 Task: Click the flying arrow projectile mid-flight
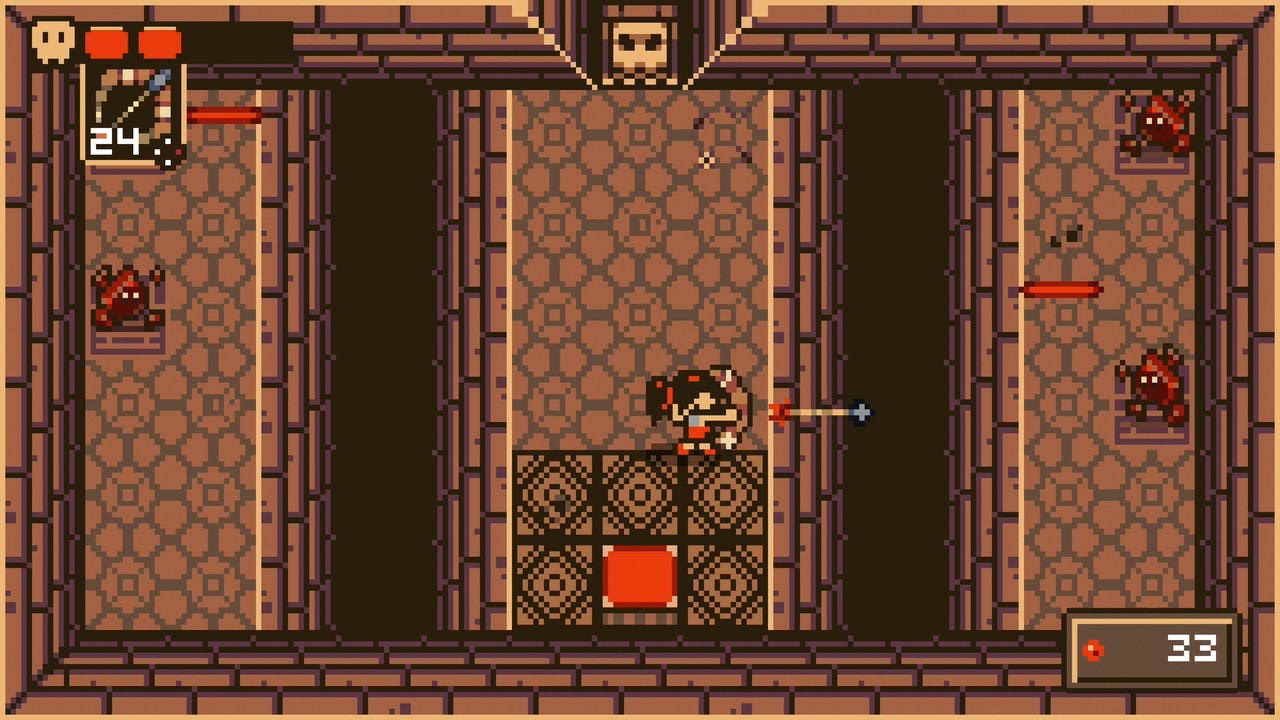click(820, 412)
